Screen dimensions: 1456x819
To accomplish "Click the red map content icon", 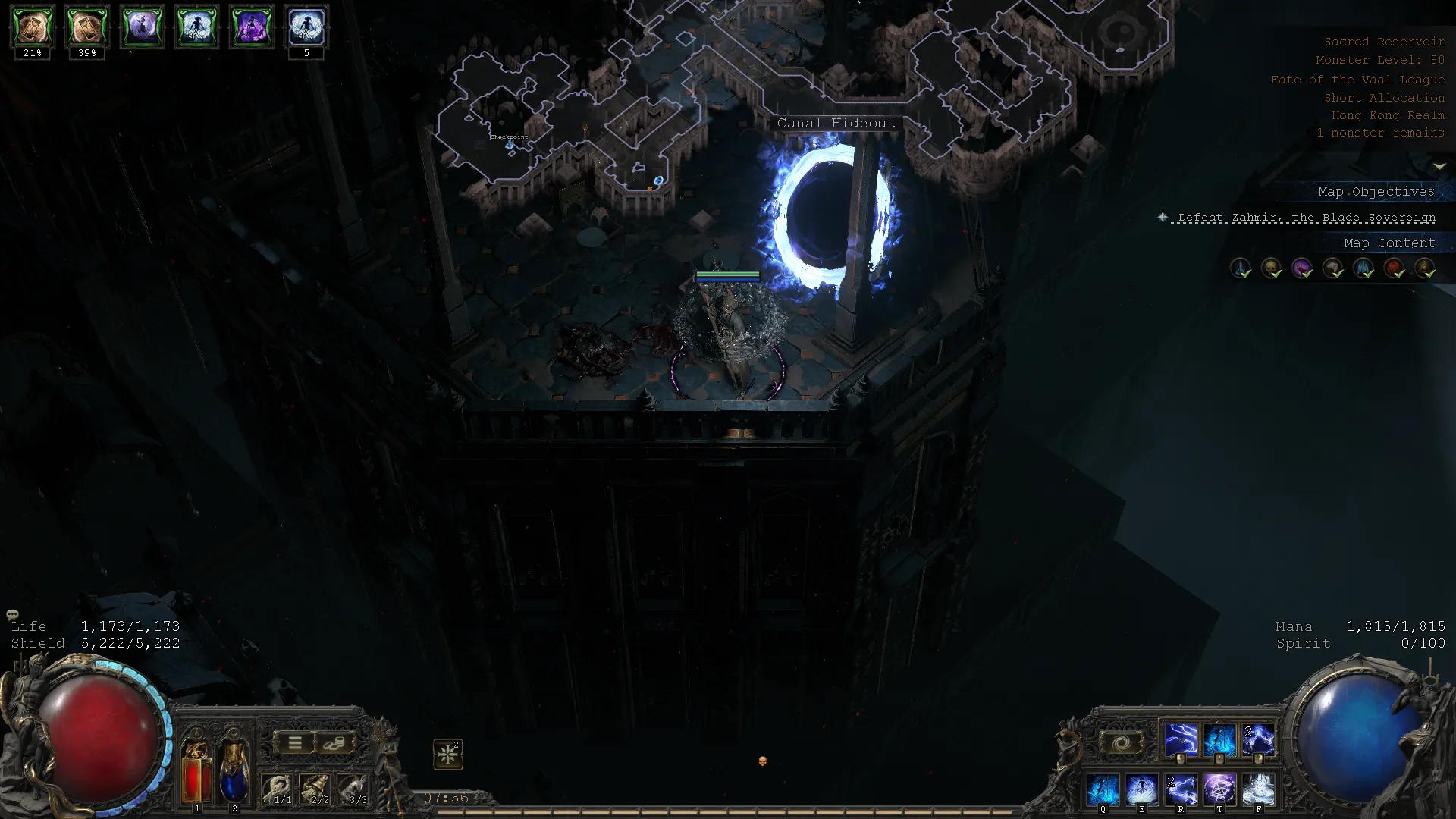I will click(x=1394, y=268).
